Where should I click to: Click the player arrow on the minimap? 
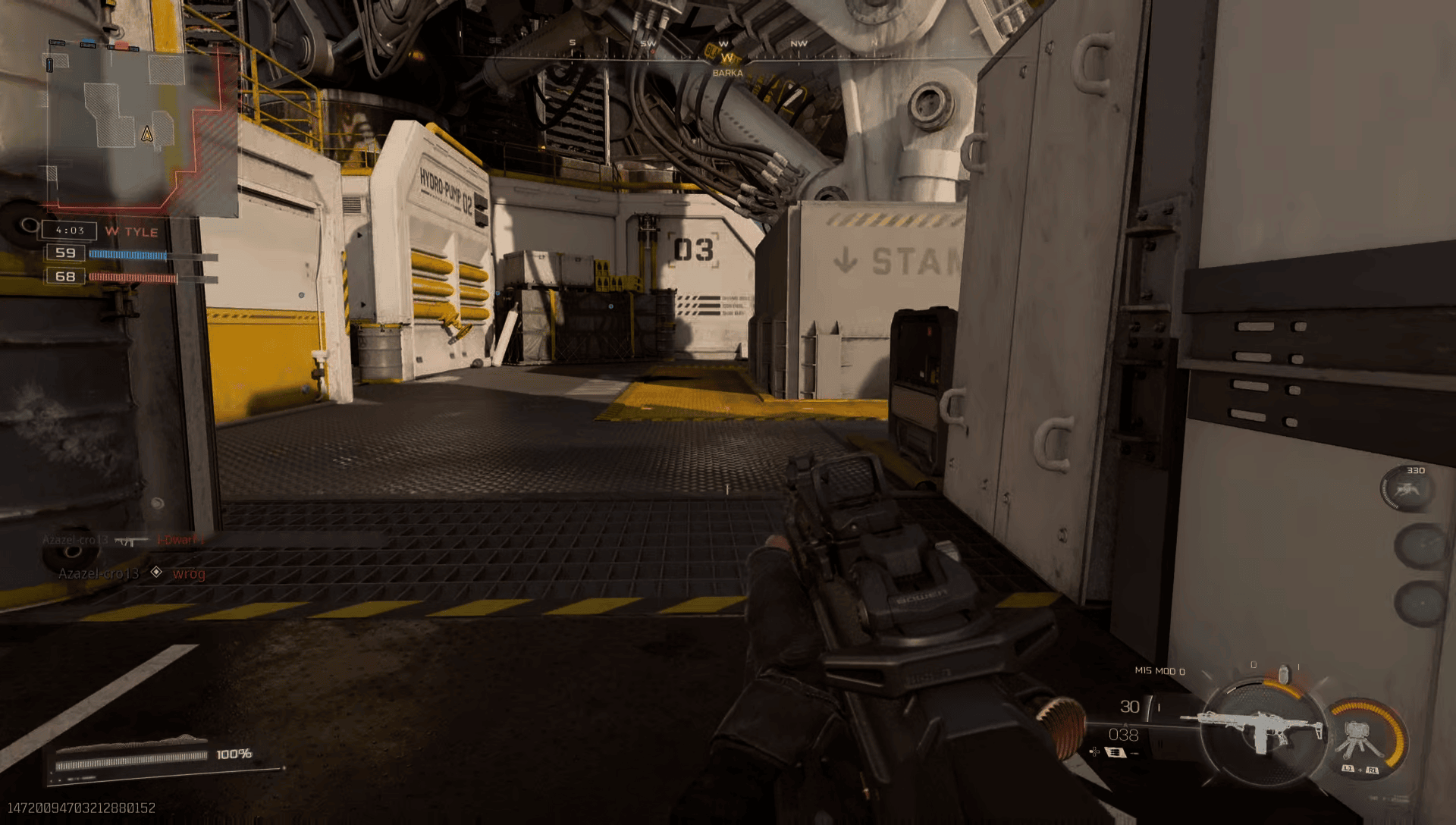[x=147, y=135]
